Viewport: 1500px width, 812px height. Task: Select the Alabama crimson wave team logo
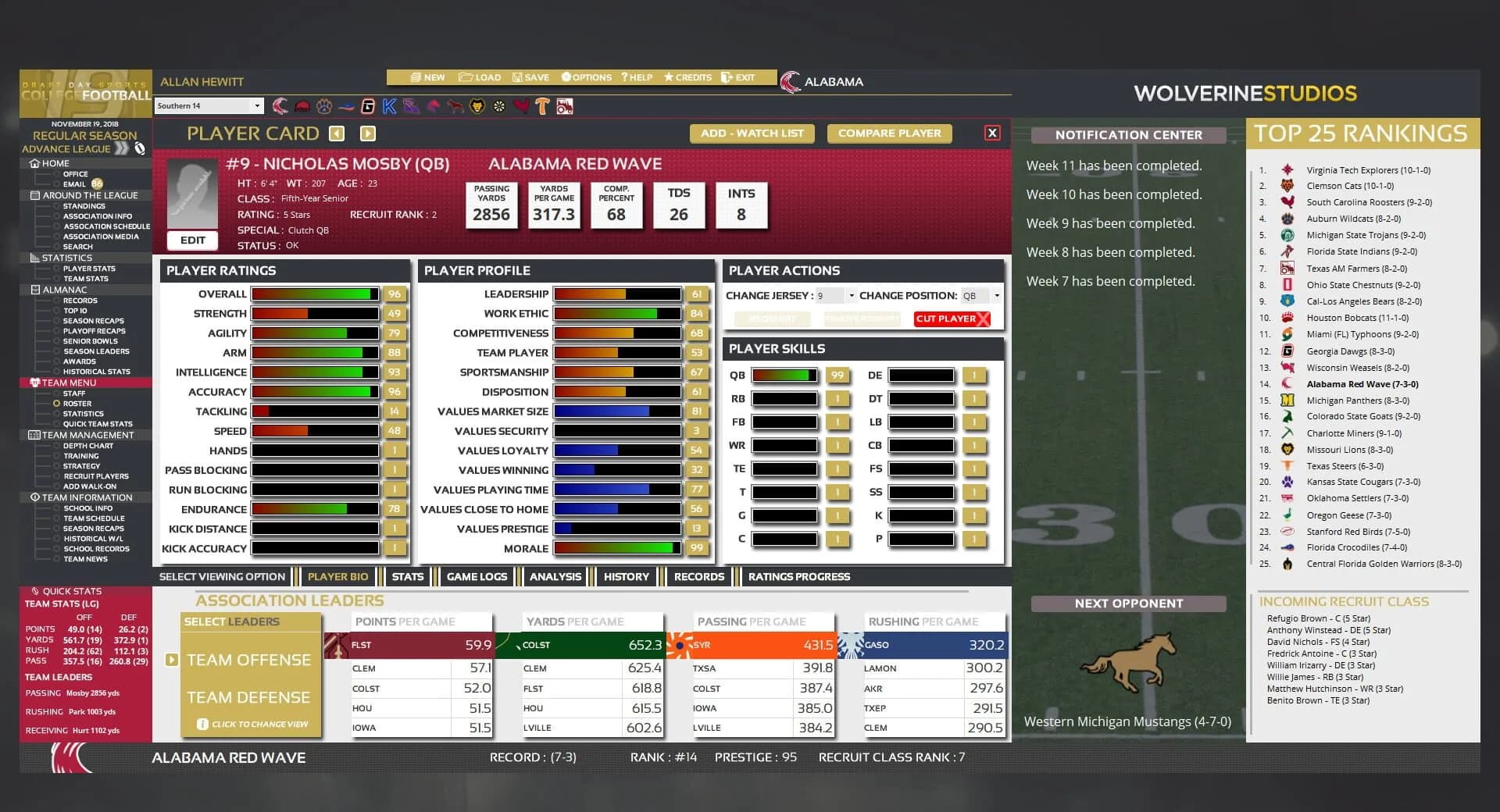click(280, 108)
